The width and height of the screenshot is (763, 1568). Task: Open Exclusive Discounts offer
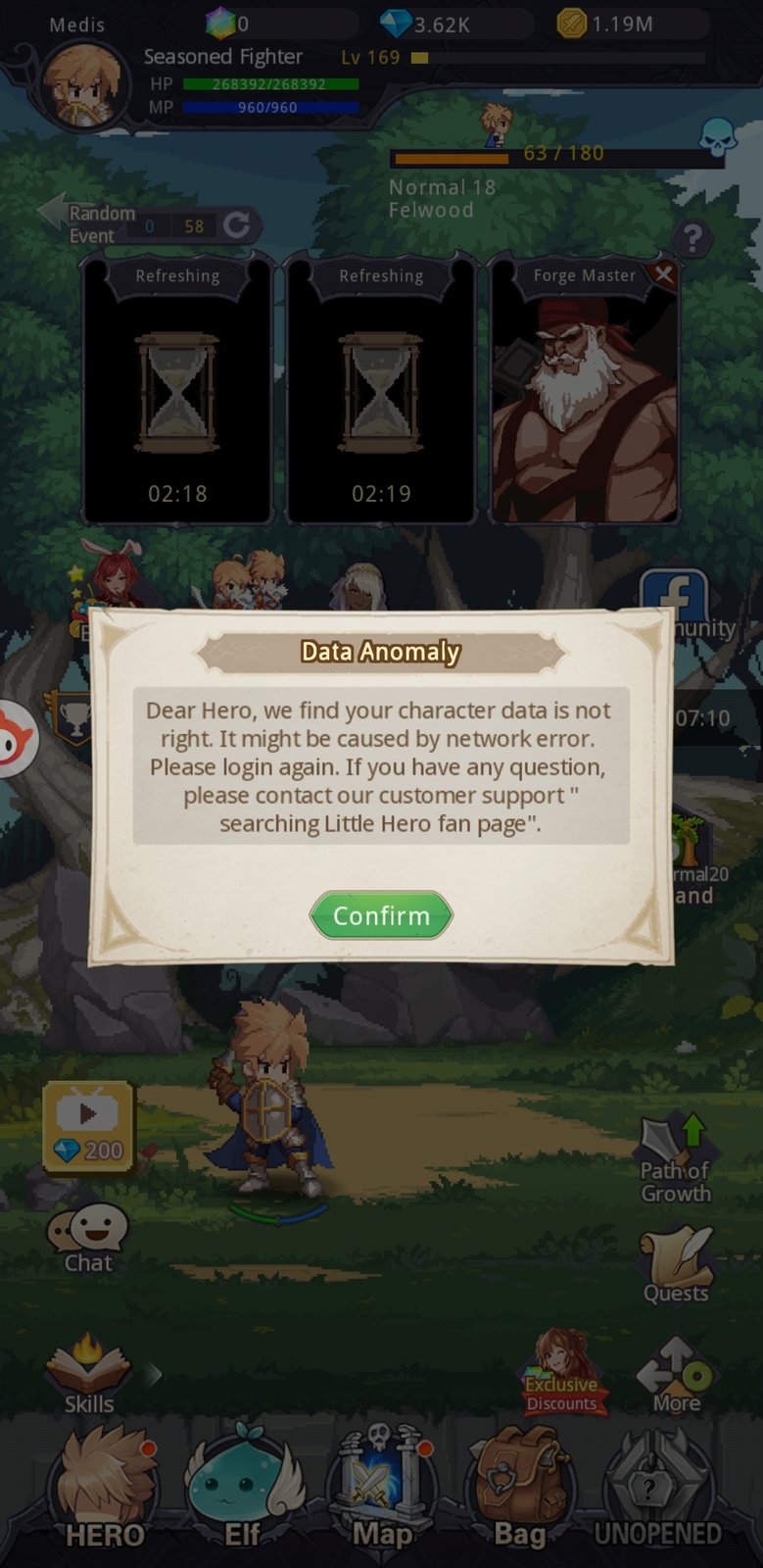[x=561, y=1374]
